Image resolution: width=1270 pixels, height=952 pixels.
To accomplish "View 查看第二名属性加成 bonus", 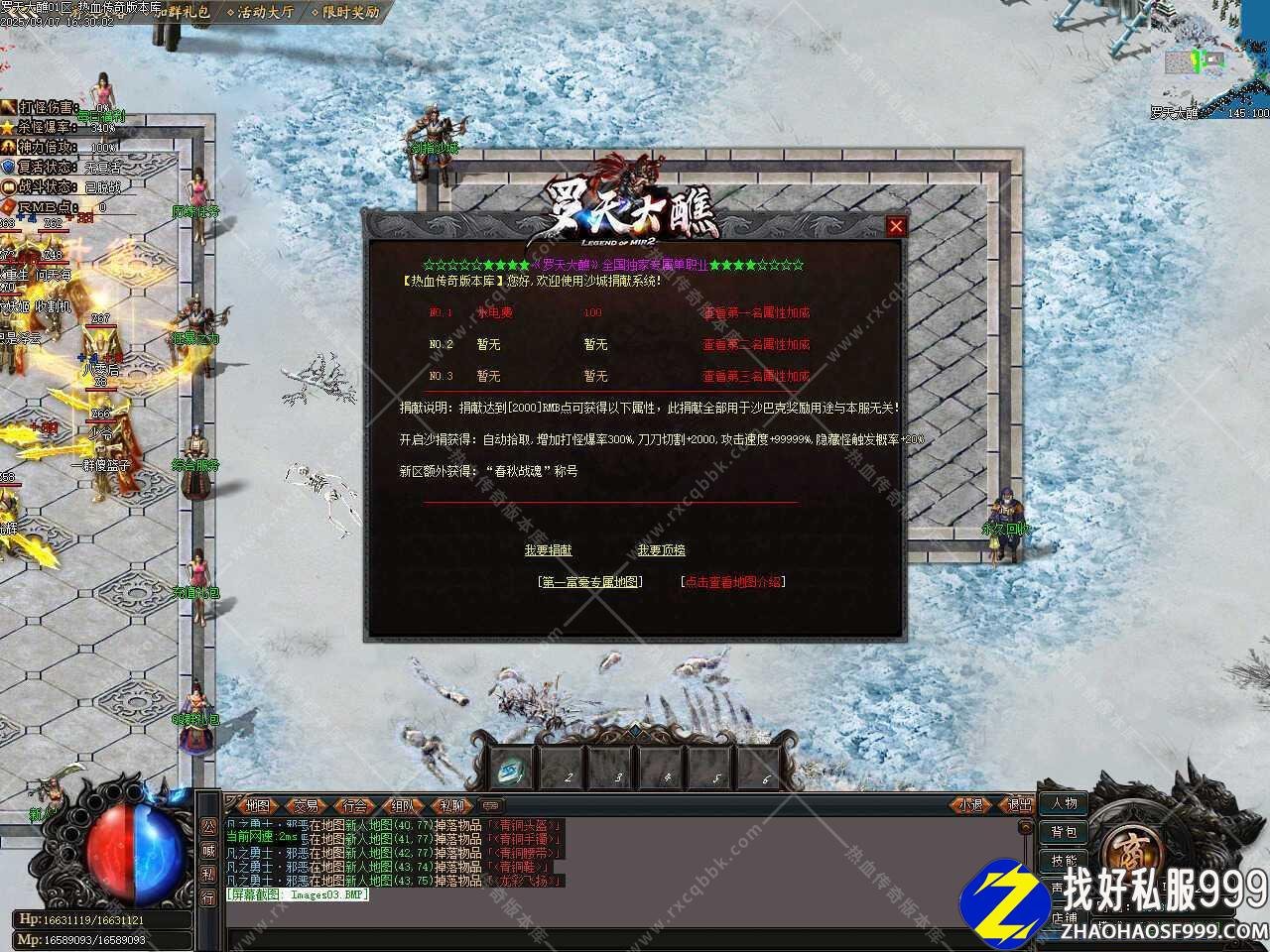I will pyautogui.click(x=756, y=344).
